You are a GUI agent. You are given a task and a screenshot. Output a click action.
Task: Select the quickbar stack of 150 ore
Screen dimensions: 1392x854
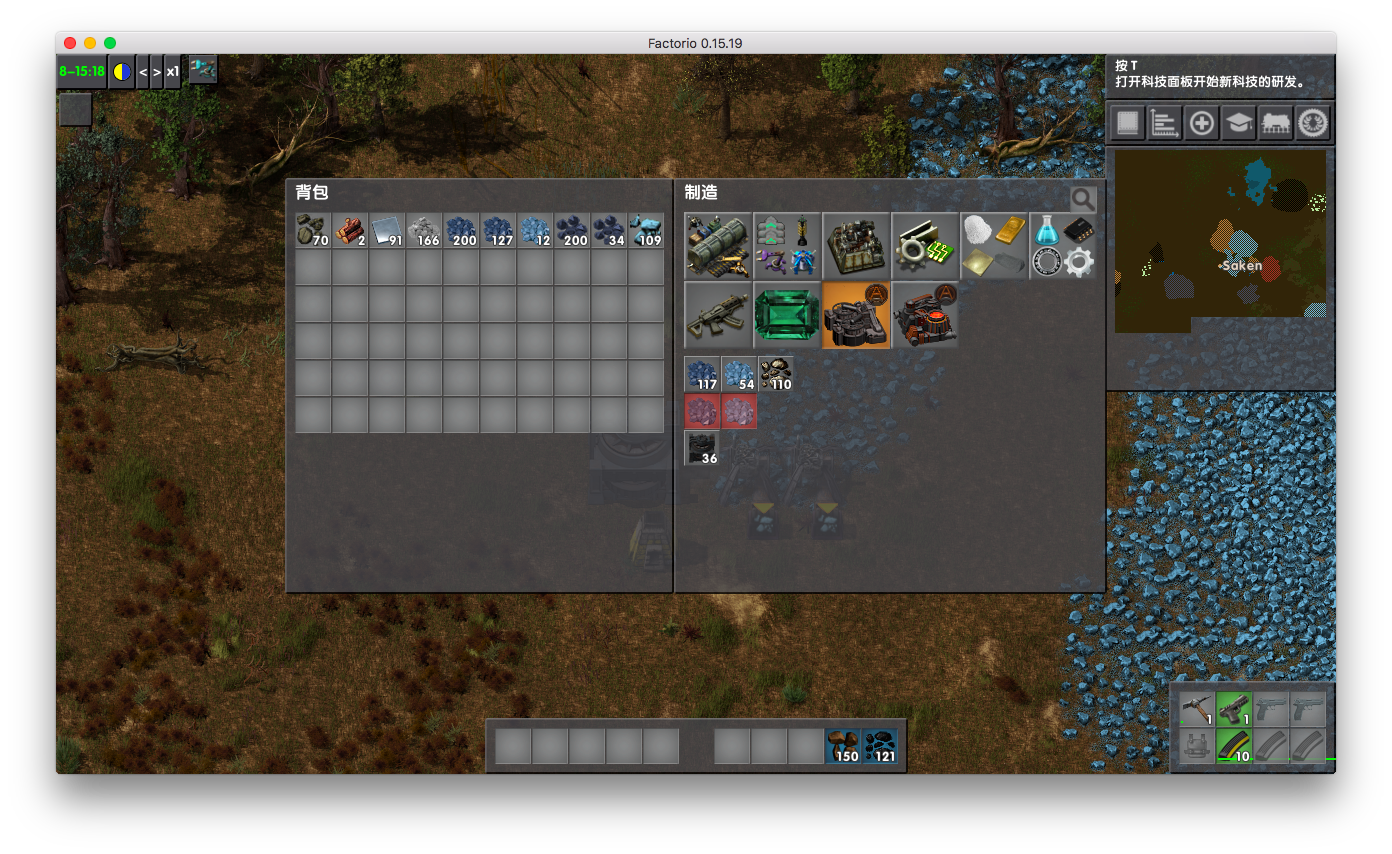[843, 746]
